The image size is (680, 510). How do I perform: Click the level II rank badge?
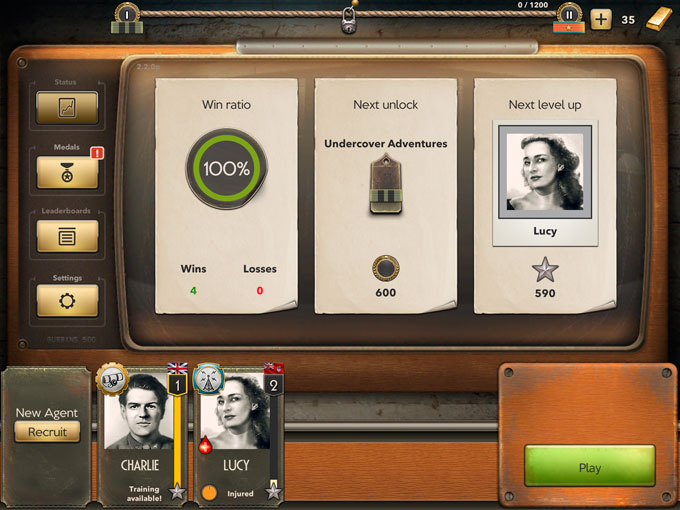click(569, 16)
